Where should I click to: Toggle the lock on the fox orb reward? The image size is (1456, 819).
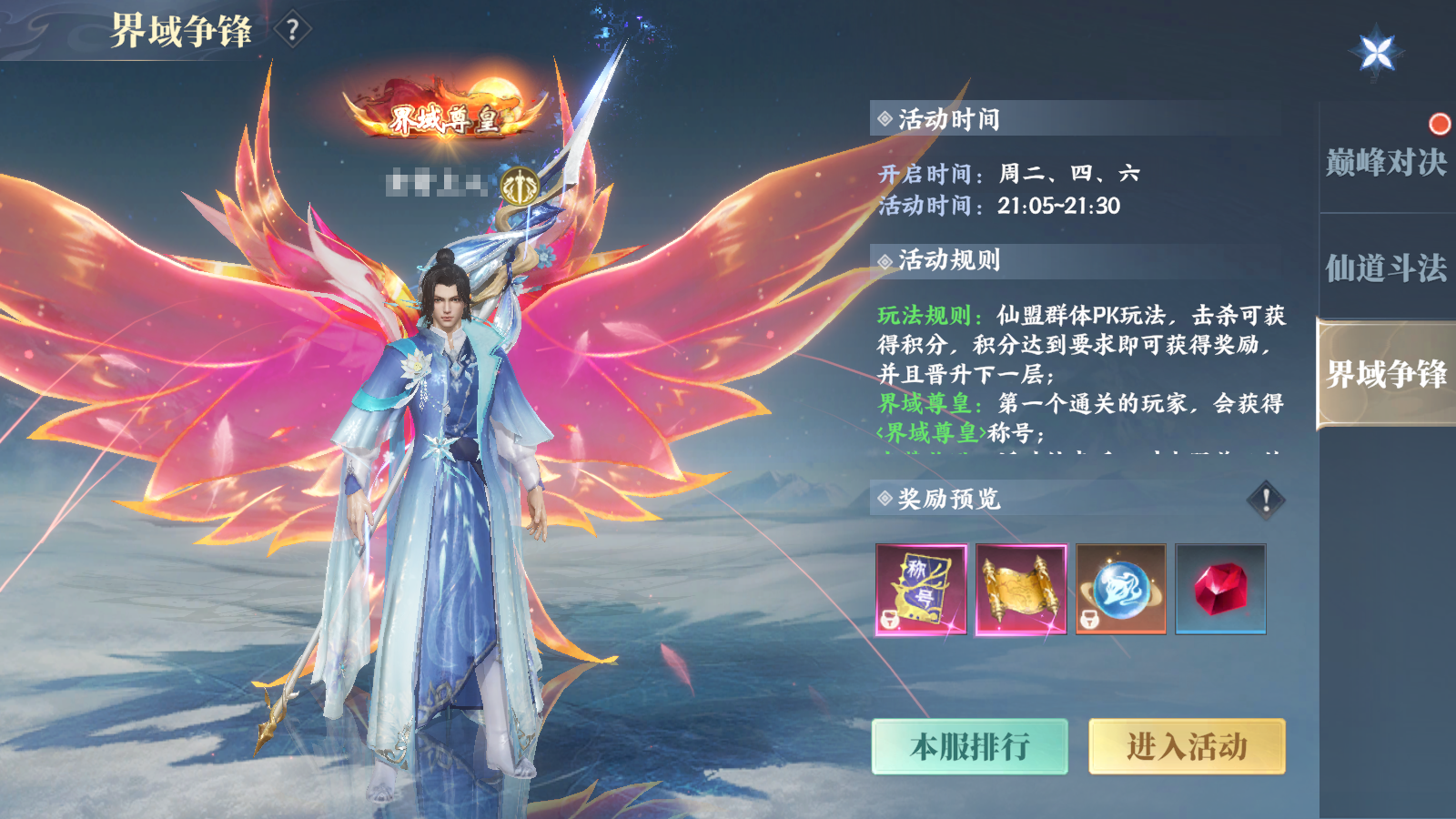[1089, 619]
